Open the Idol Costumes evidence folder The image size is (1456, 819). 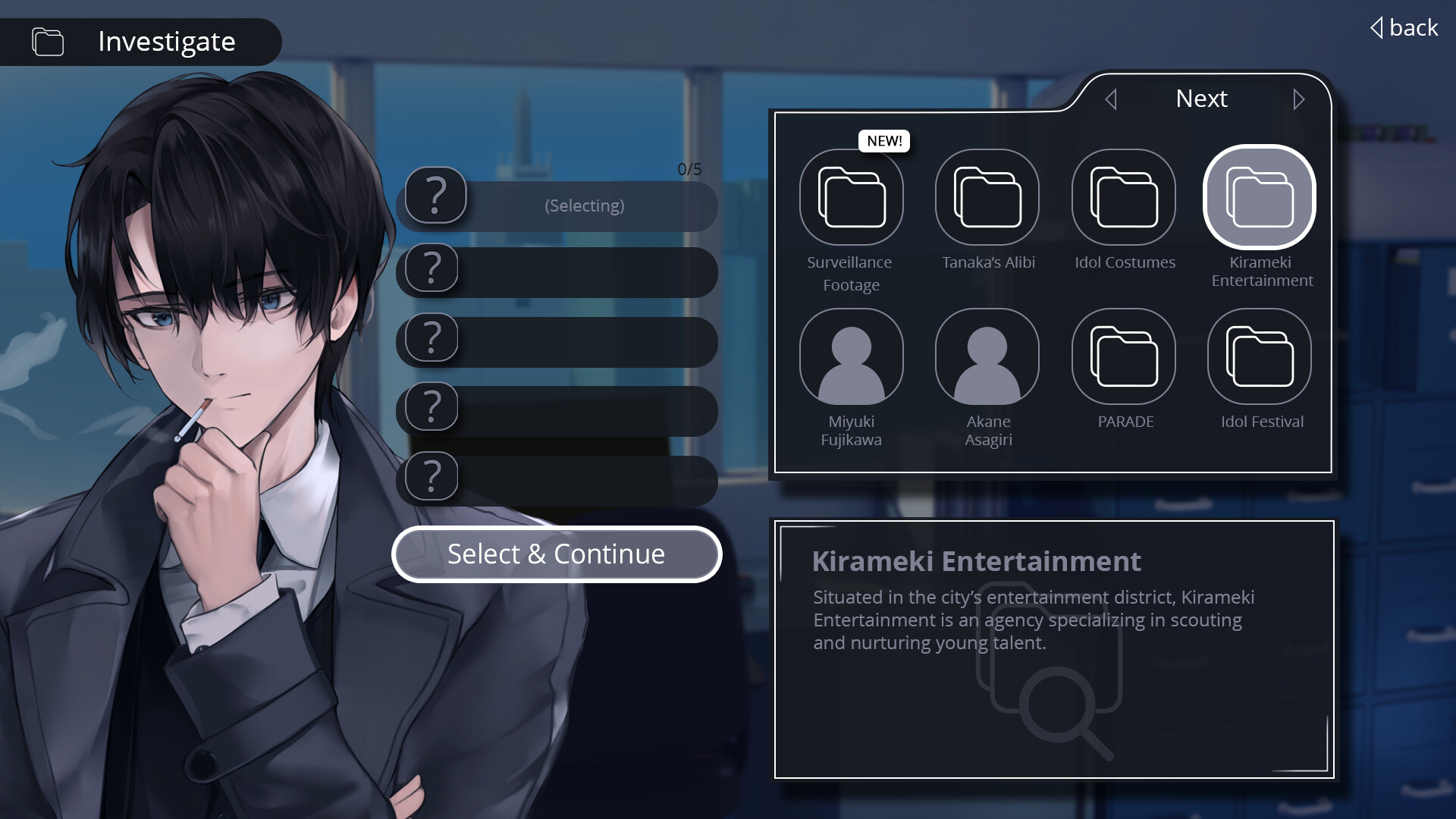(x=1124, y=196)
